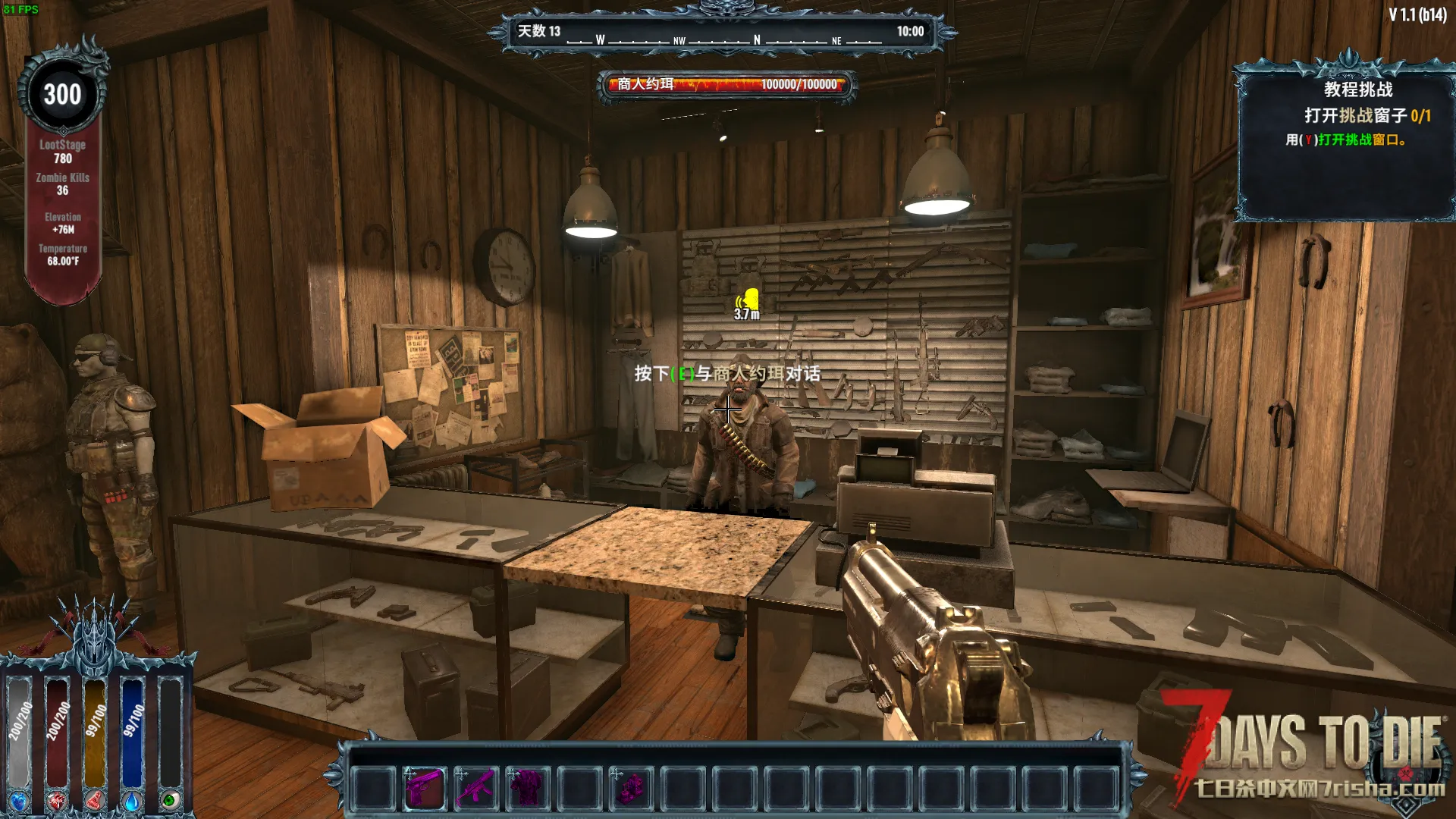1456x819 pixels.
Task: Click the yellow quest marker icon
Action: tap(750, 300)
